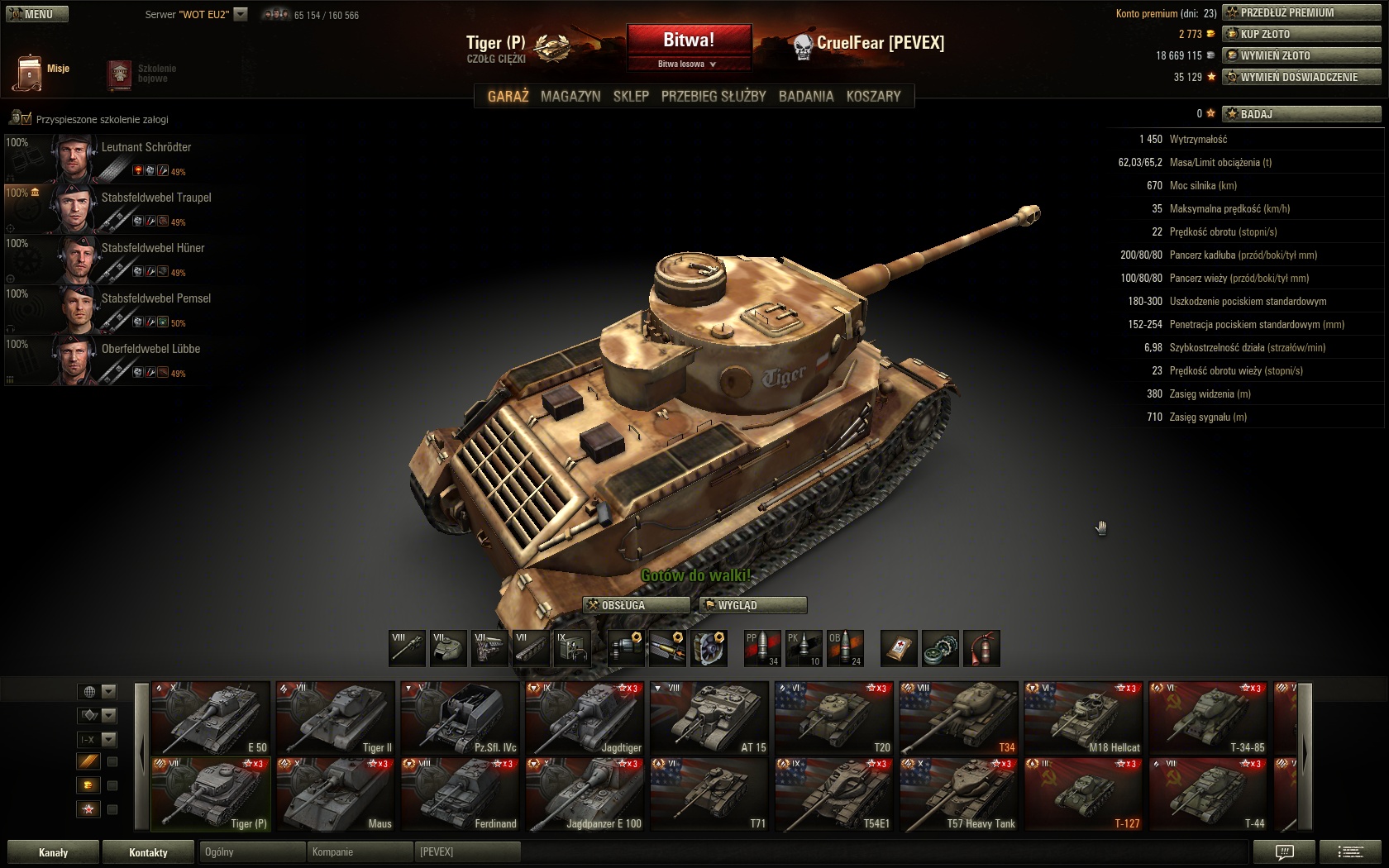
Task: Open vehicle OBSŁUGA service window
Action: [636, 605]
